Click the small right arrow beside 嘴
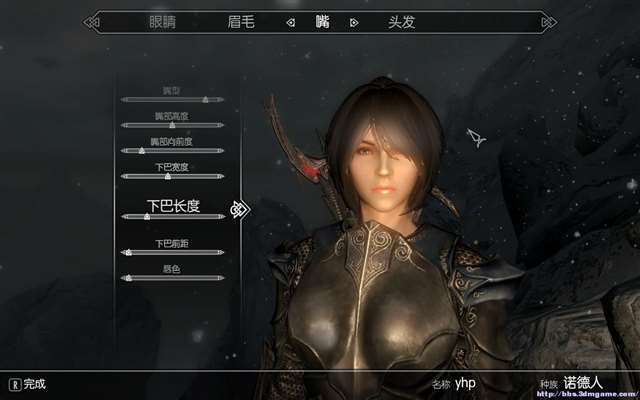Image resolution: width=640 pixels, height=400 pixels. [x=354, y=21]
